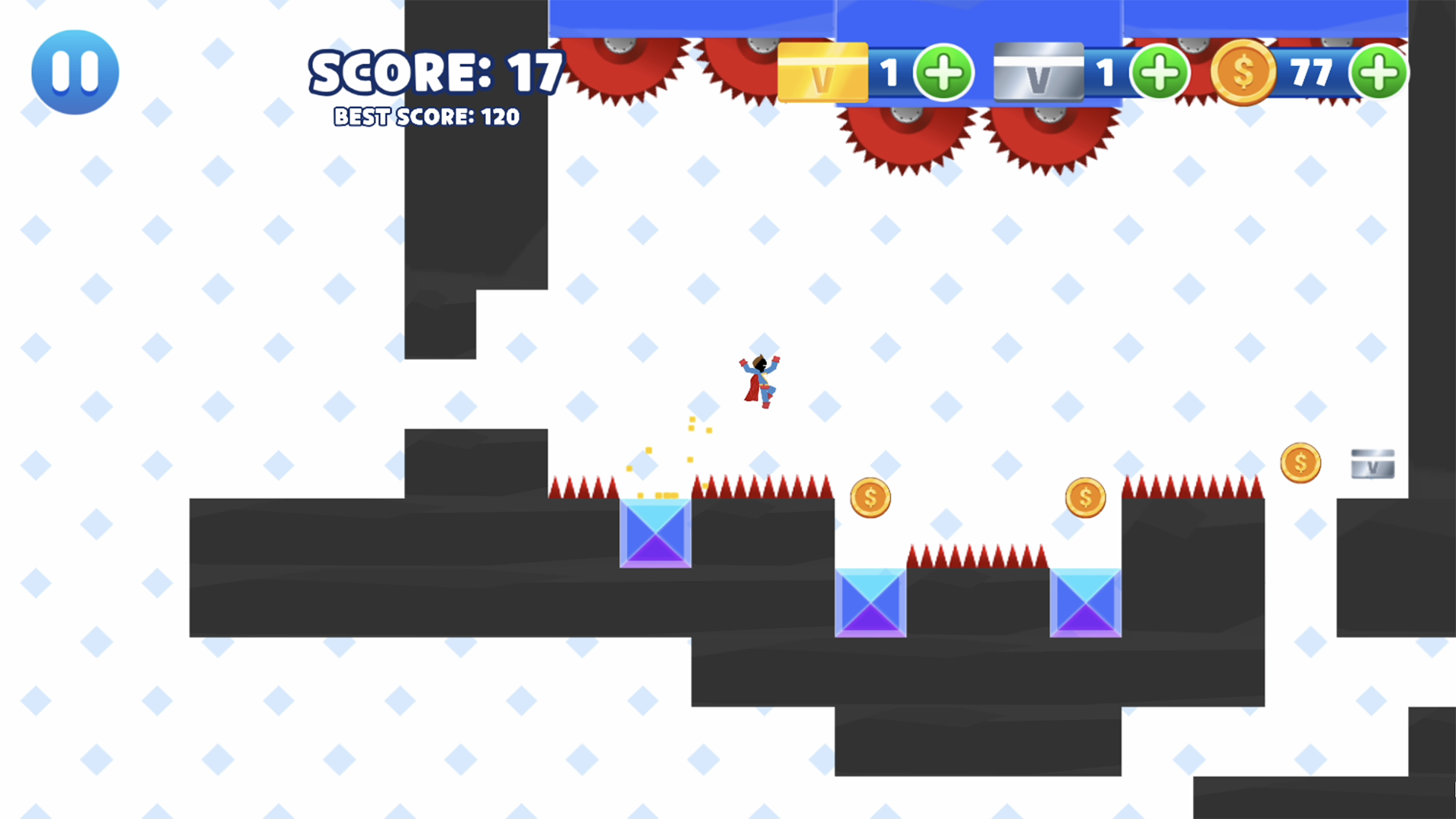1456x819 pixels.
Task: Buy more coins with the rightmost plus button
Action: 1379,72
